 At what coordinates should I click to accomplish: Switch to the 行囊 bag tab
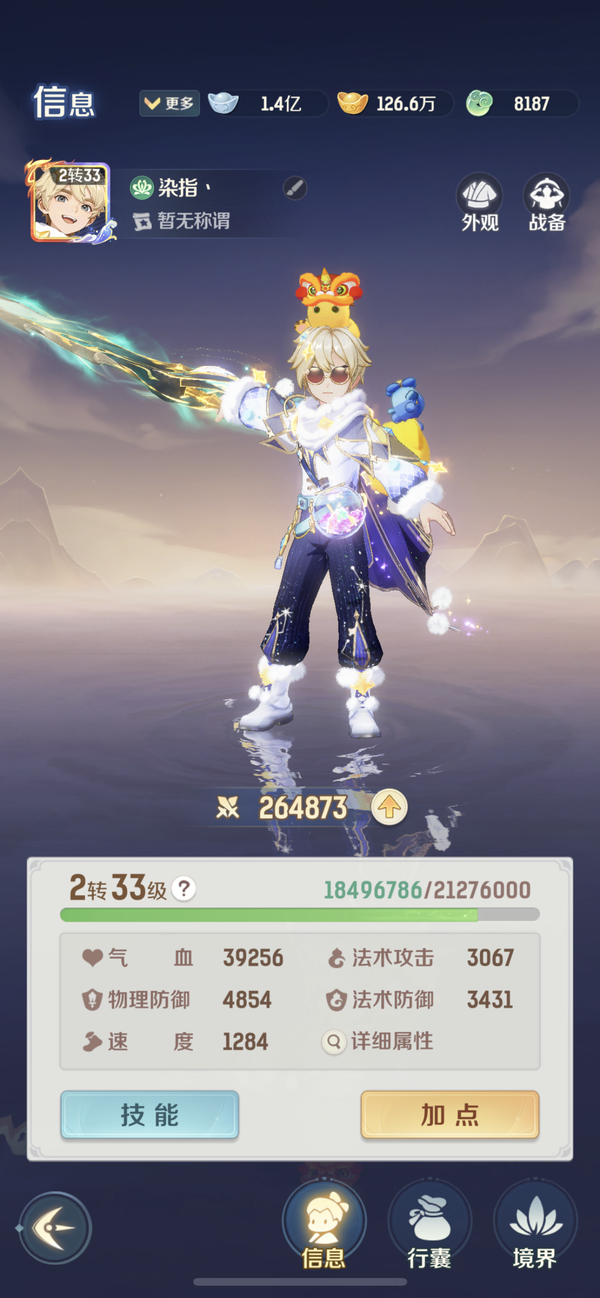coord(430,1227)
